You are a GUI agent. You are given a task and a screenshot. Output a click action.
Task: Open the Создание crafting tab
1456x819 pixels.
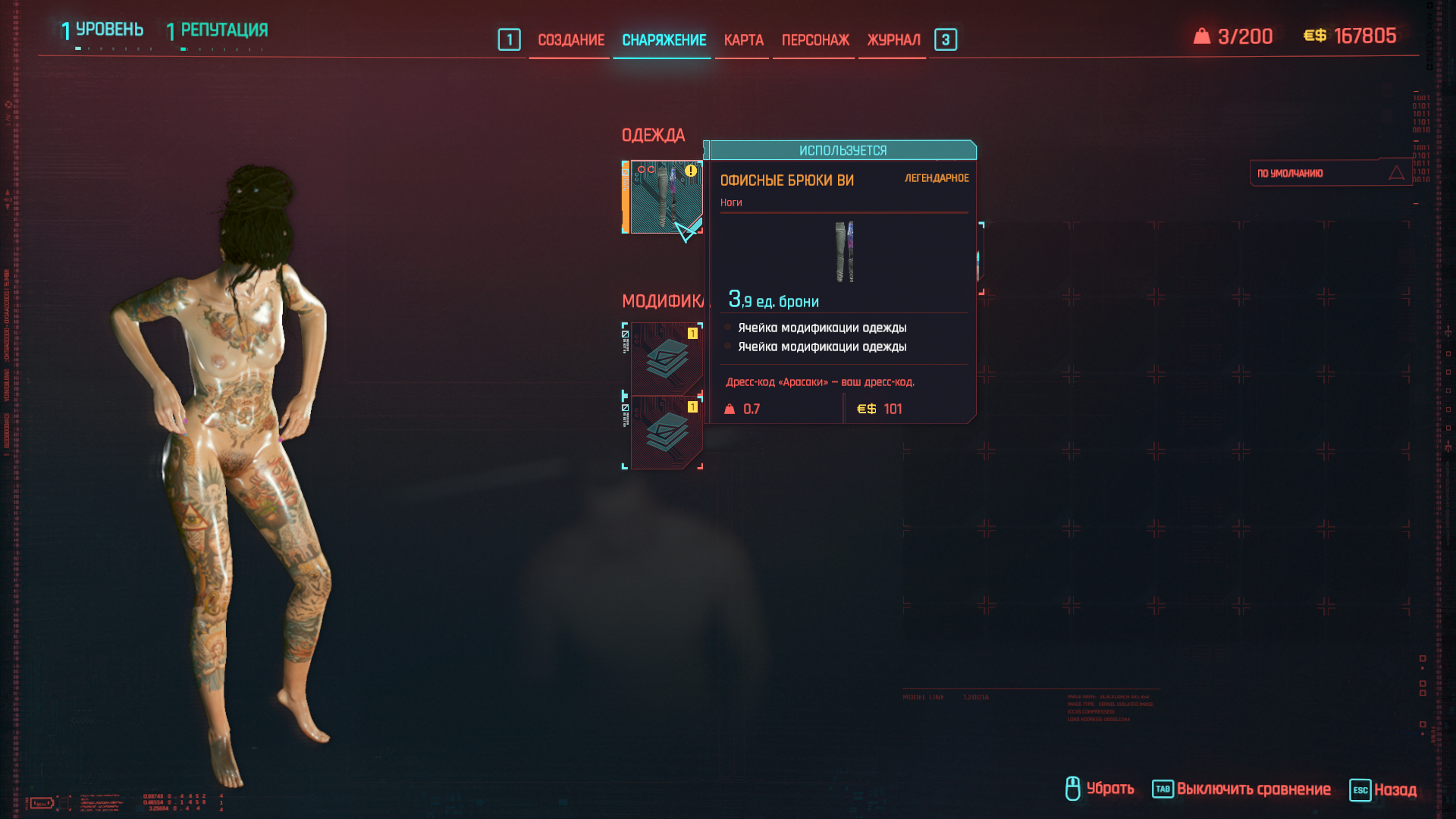pyautogui.click(x=570, y=40)
